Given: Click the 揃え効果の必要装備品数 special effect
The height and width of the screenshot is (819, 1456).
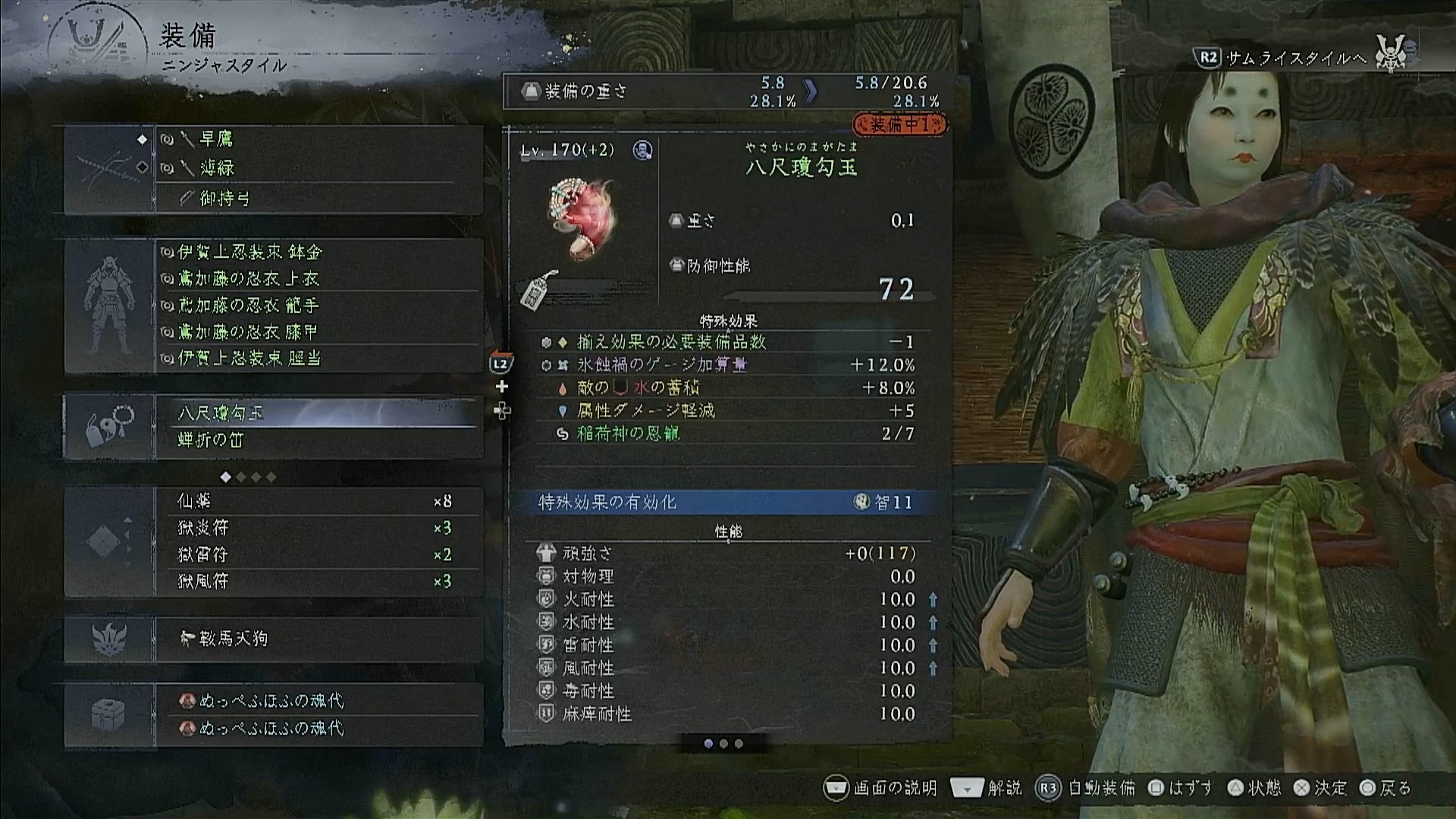Looking at the screenshot, I should point(726,342).
